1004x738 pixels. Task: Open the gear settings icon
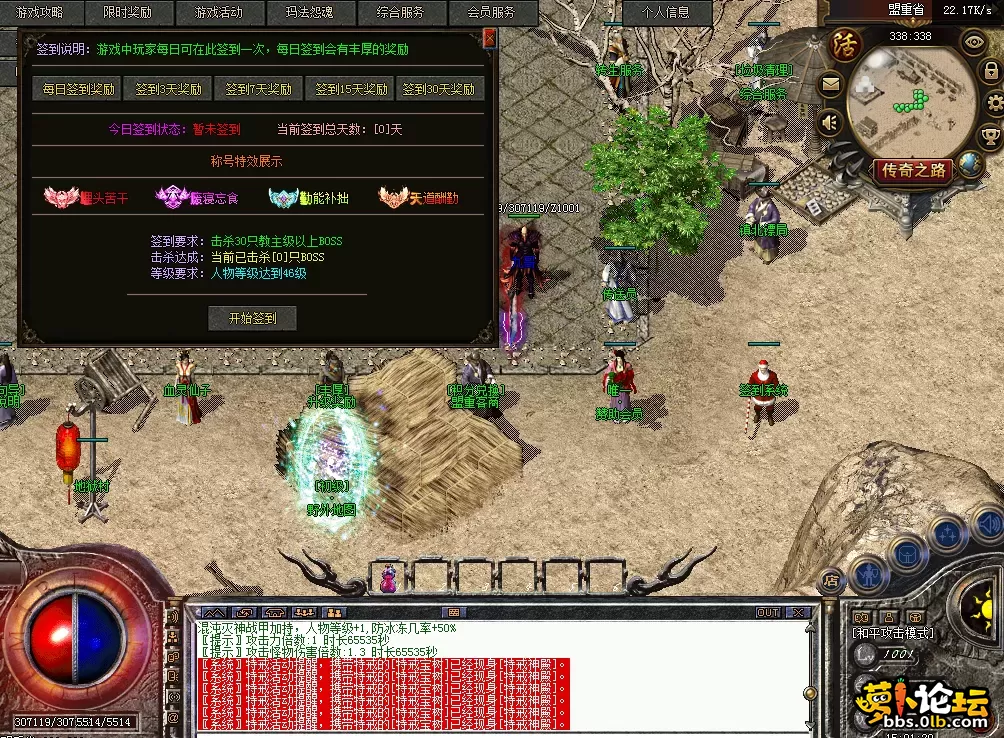point(995,104)
